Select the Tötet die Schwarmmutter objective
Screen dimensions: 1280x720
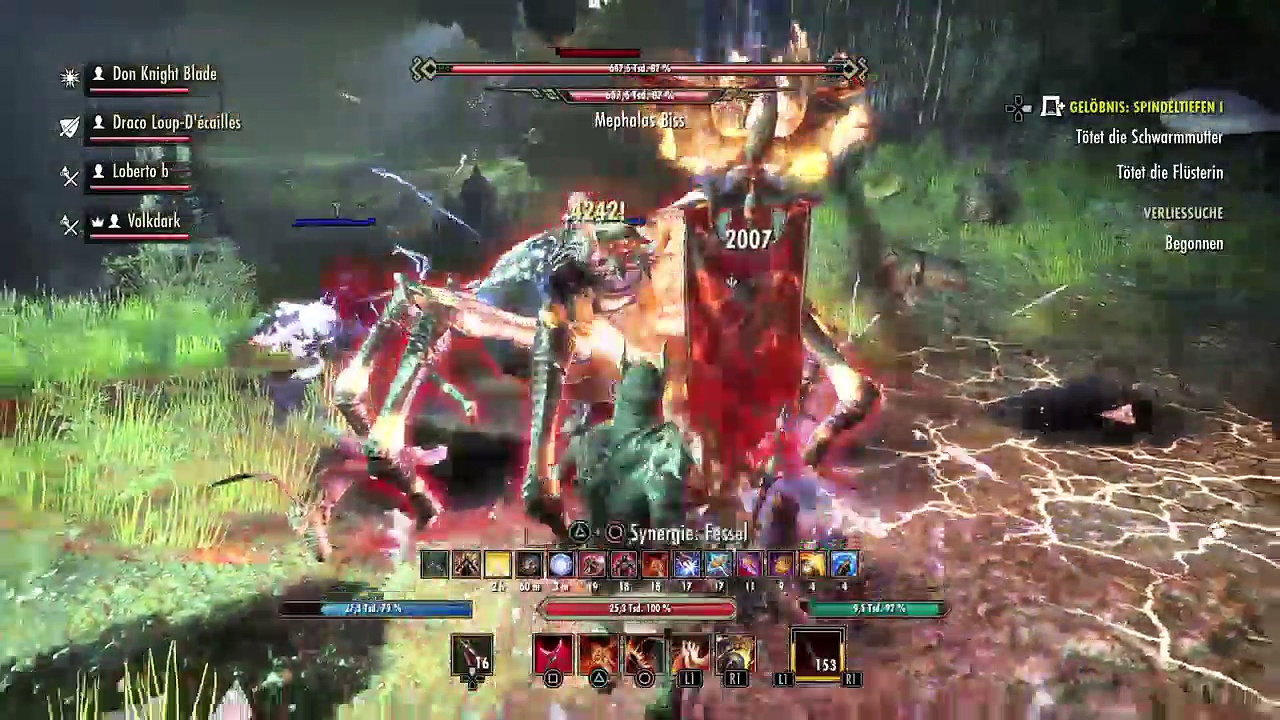1149,138
